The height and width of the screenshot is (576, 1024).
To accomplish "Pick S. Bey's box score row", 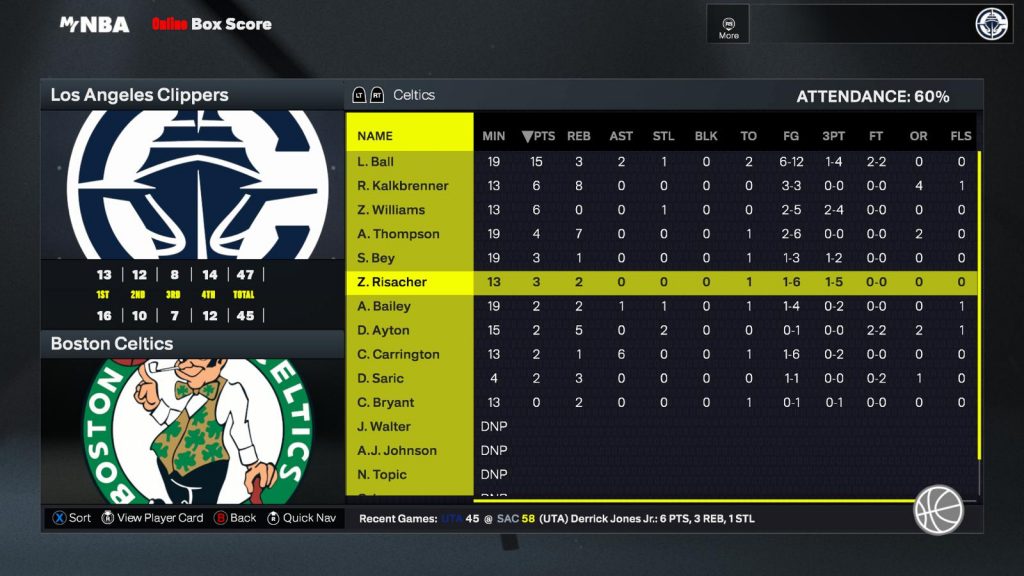I will tap(376, 258).
